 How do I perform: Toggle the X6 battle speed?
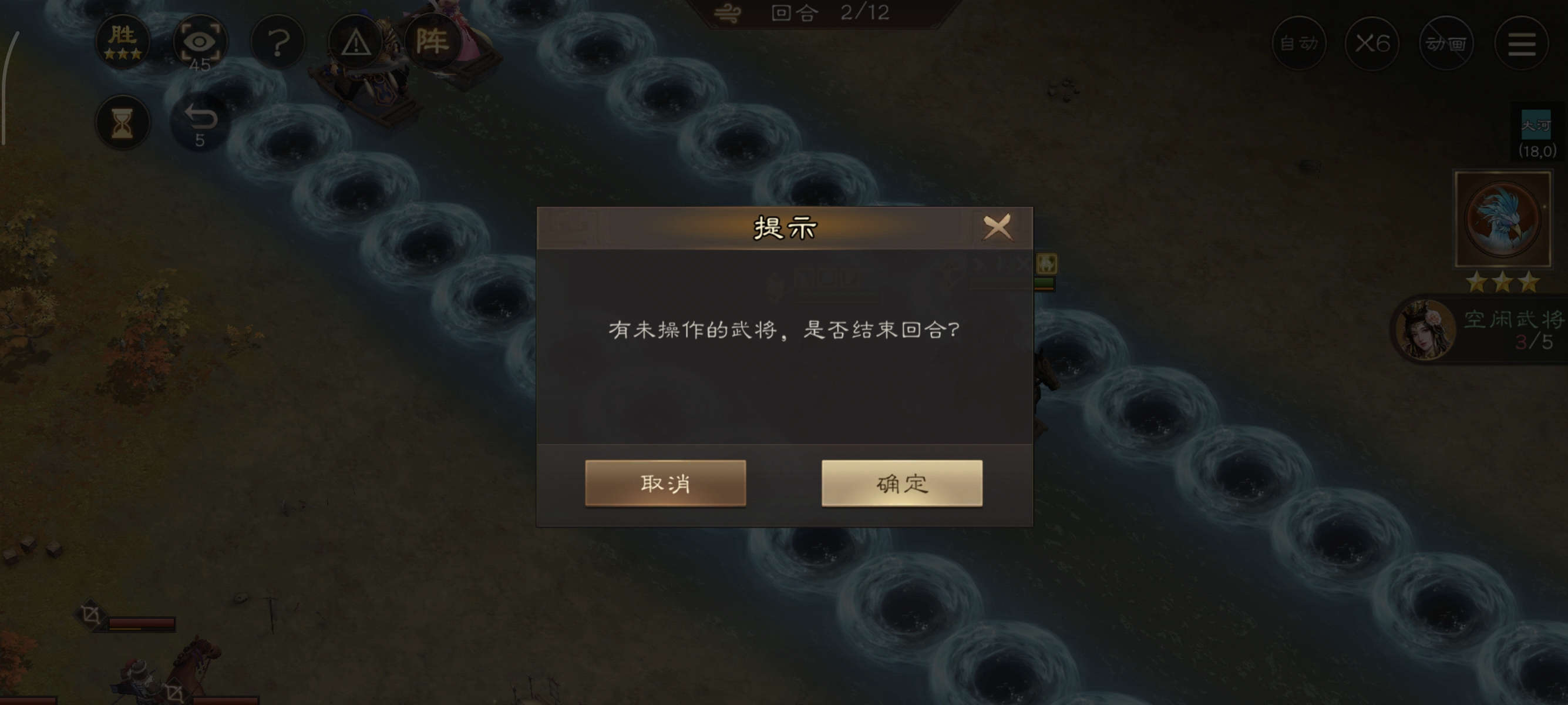click(x=1371, y=43)
